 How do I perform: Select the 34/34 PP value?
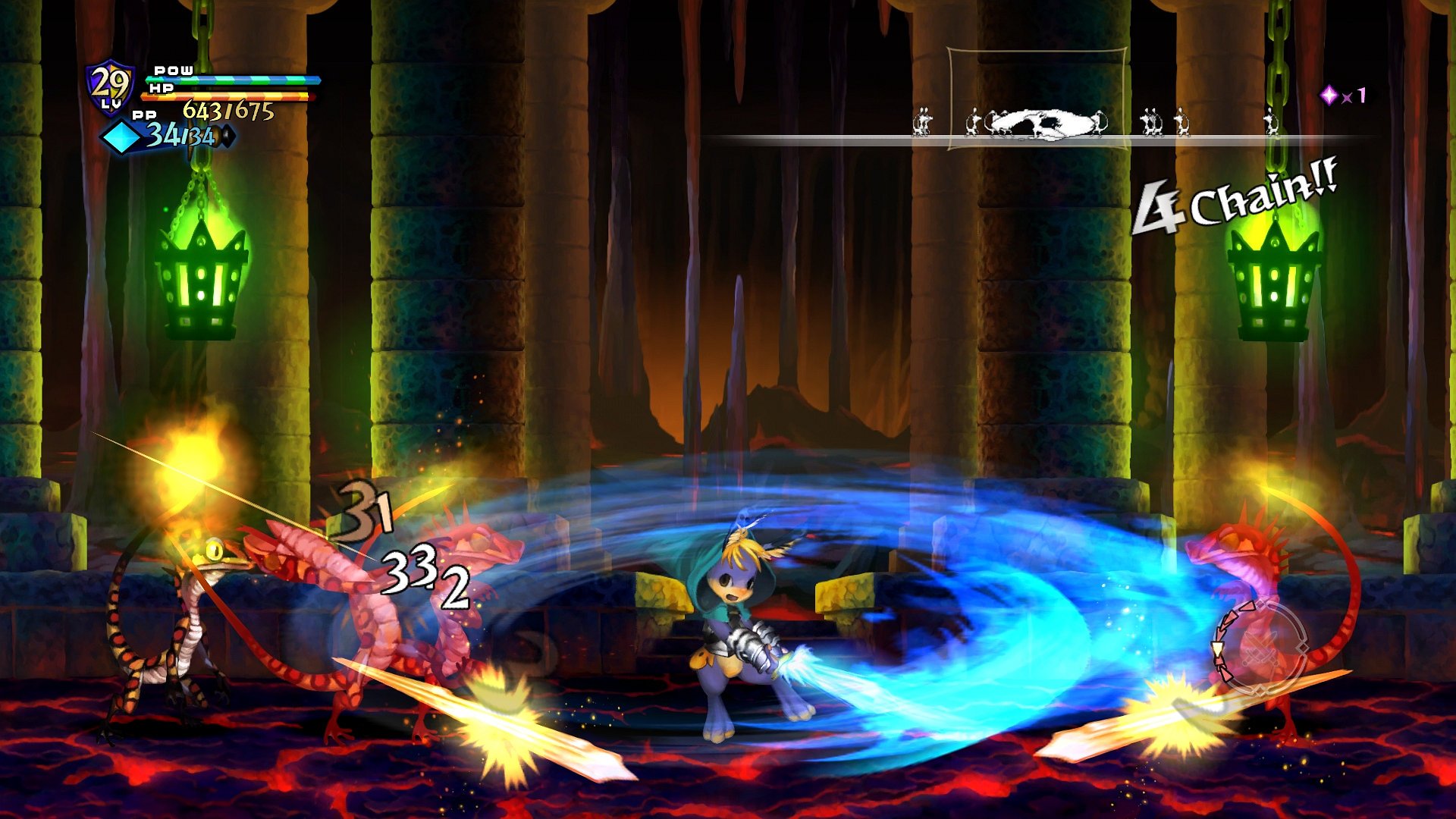coord(180,136)
